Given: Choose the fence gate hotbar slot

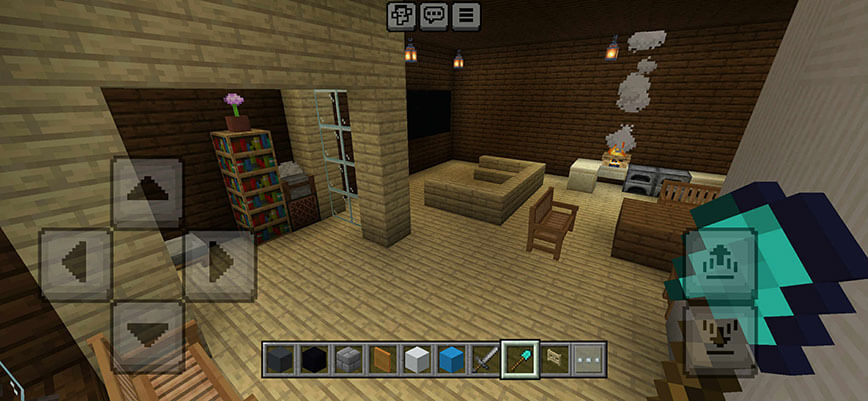Looking at the screenshot, I should 555,358.
